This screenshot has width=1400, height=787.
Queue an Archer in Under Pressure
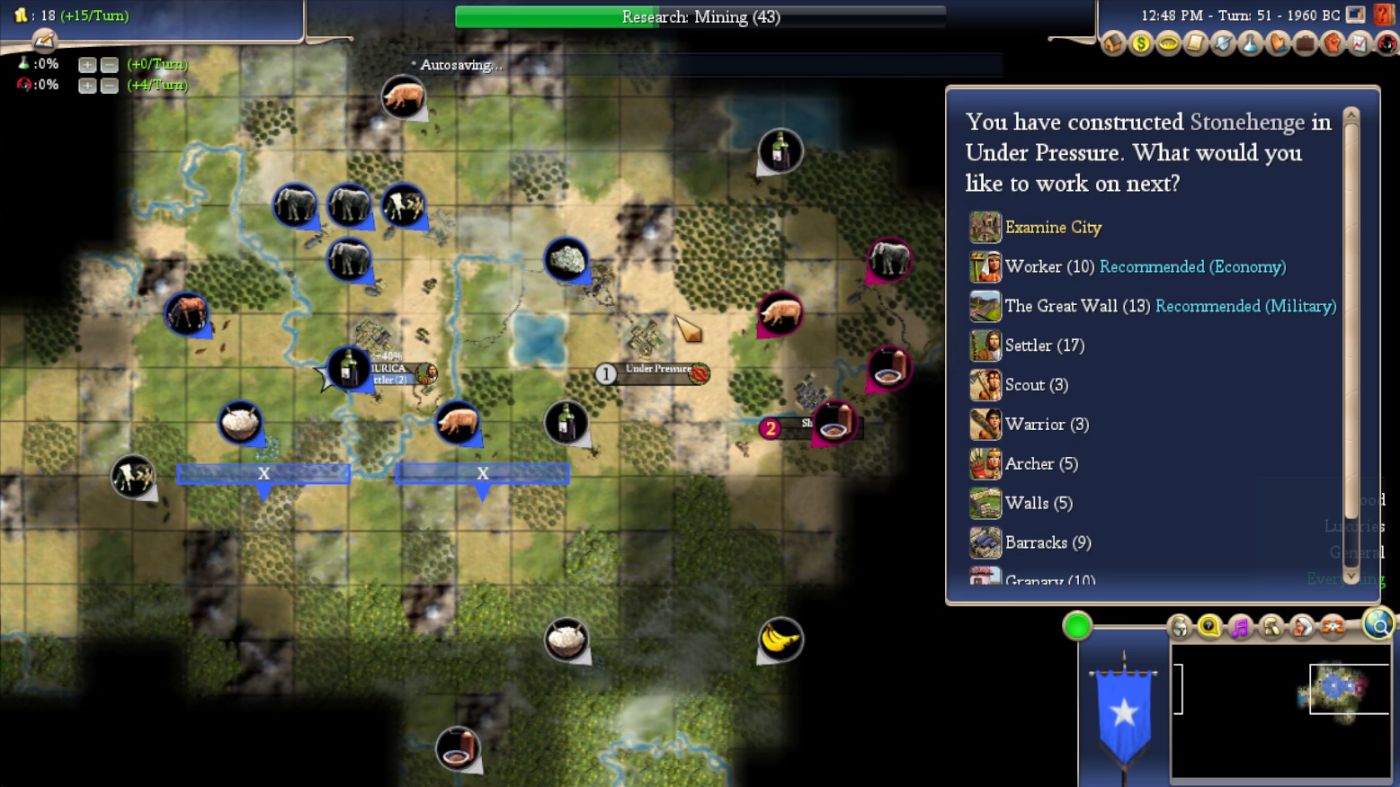pyautogui.click(x=1041, y=464)
